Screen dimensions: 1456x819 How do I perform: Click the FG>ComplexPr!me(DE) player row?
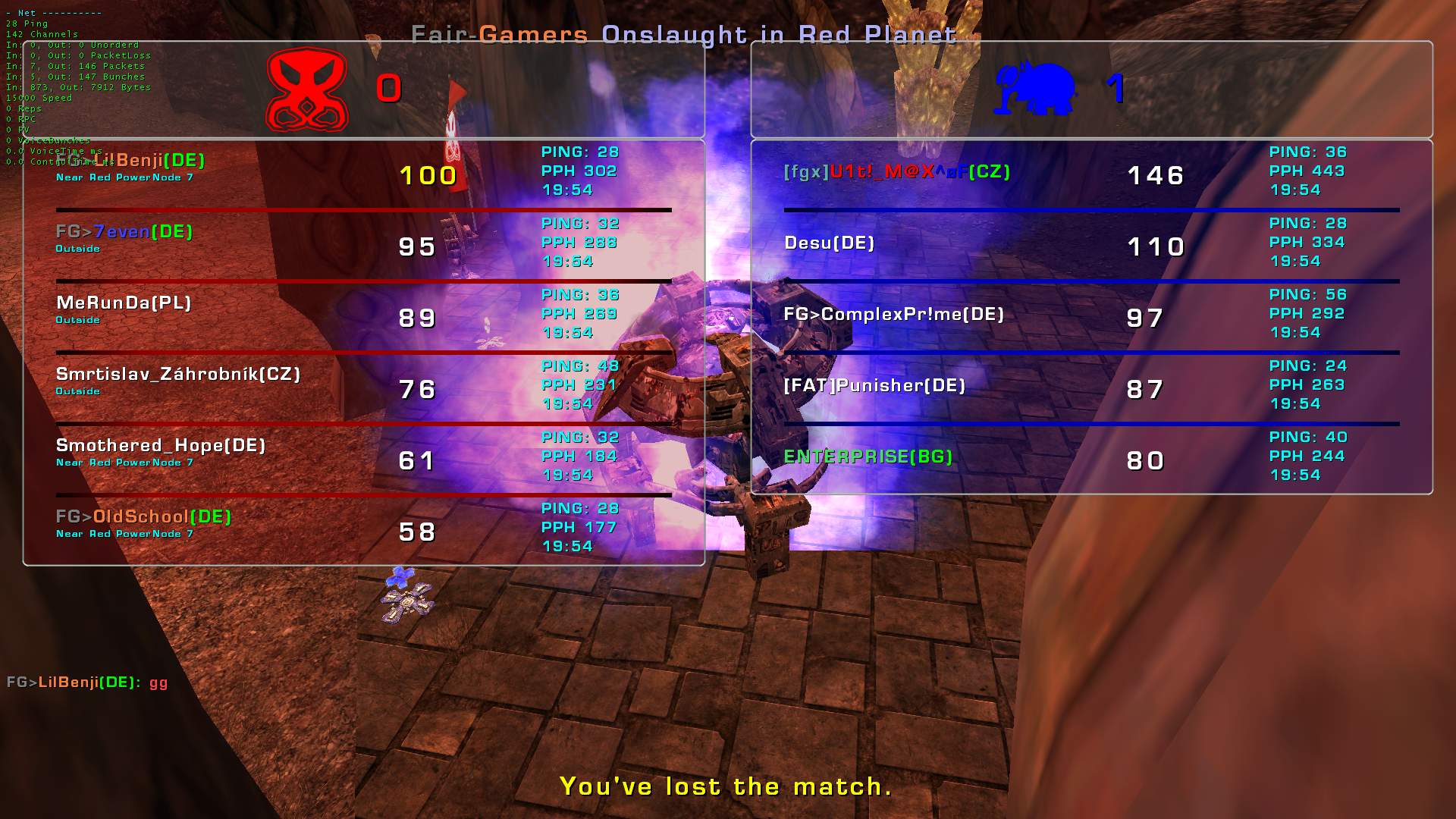point(893,315)
